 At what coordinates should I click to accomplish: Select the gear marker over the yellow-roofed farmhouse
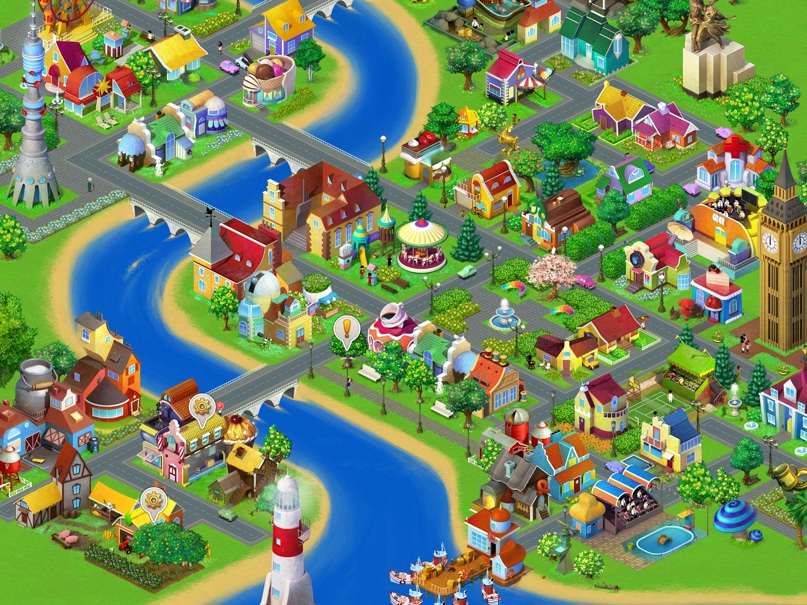pos(152,499)
